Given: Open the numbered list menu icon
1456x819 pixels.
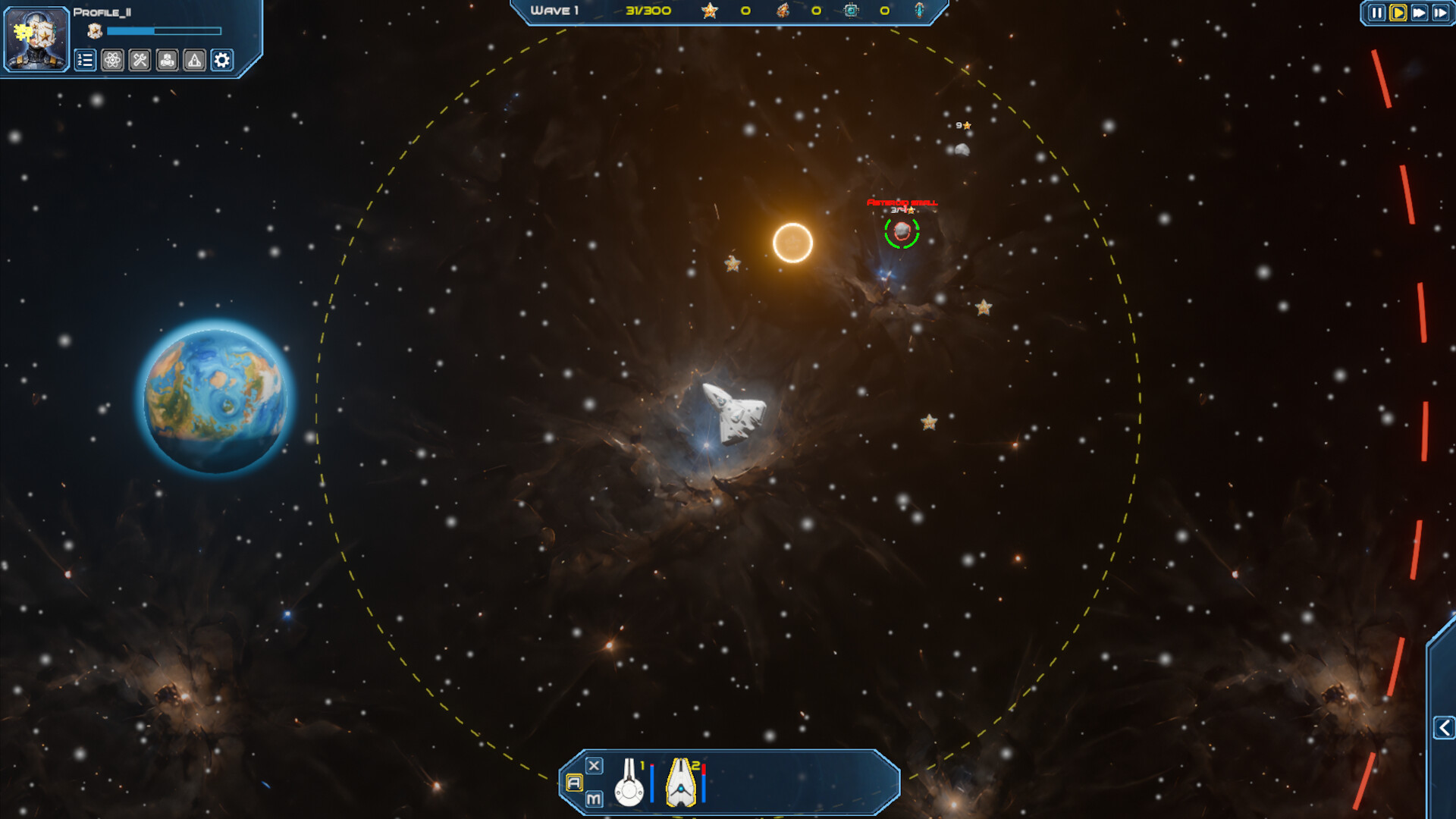Looking at the screenshot, I should coord(85,61).
